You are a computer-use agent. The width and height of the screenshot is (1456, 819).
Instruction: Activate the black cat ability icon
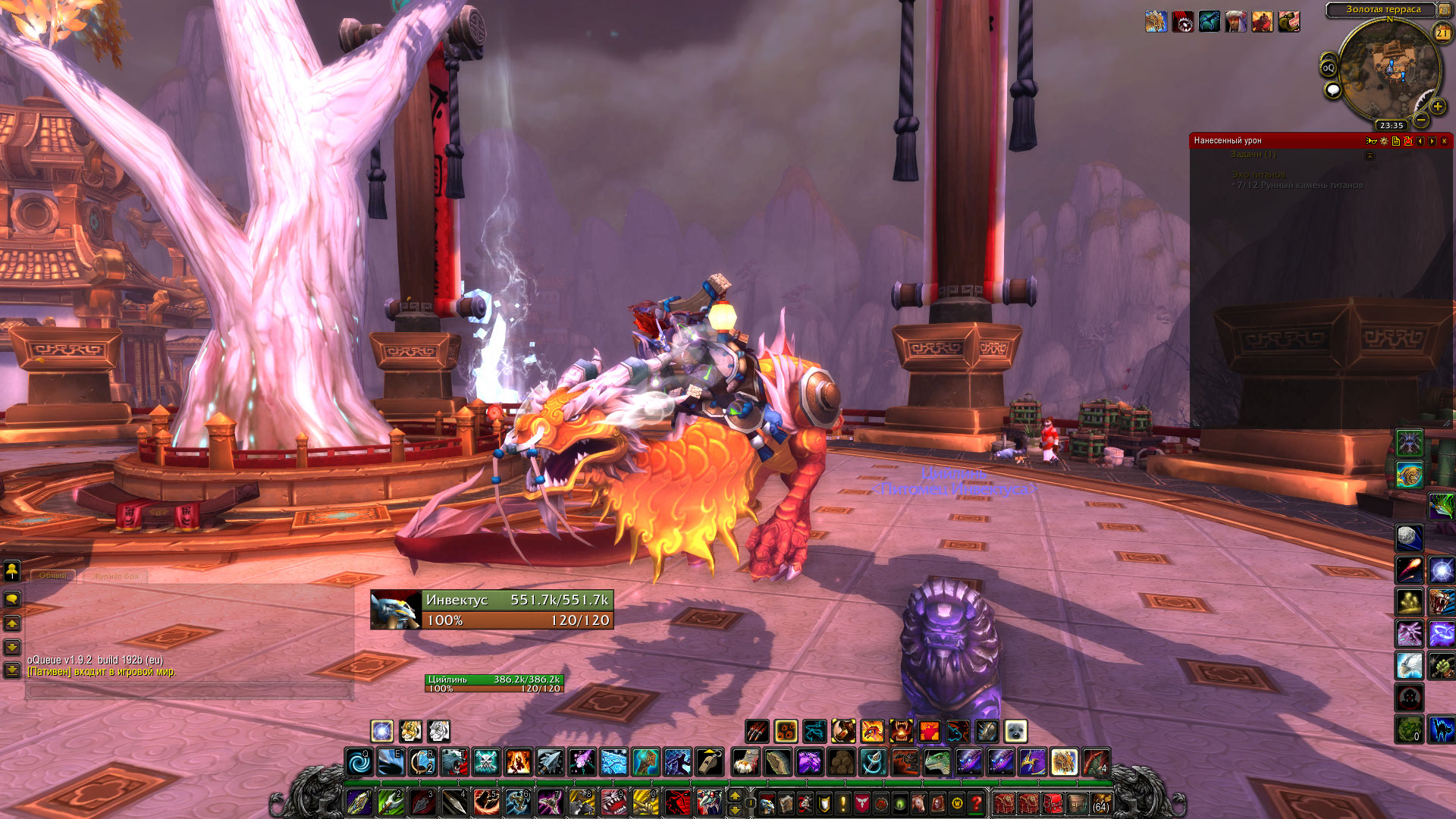(x=1441, y=730)
